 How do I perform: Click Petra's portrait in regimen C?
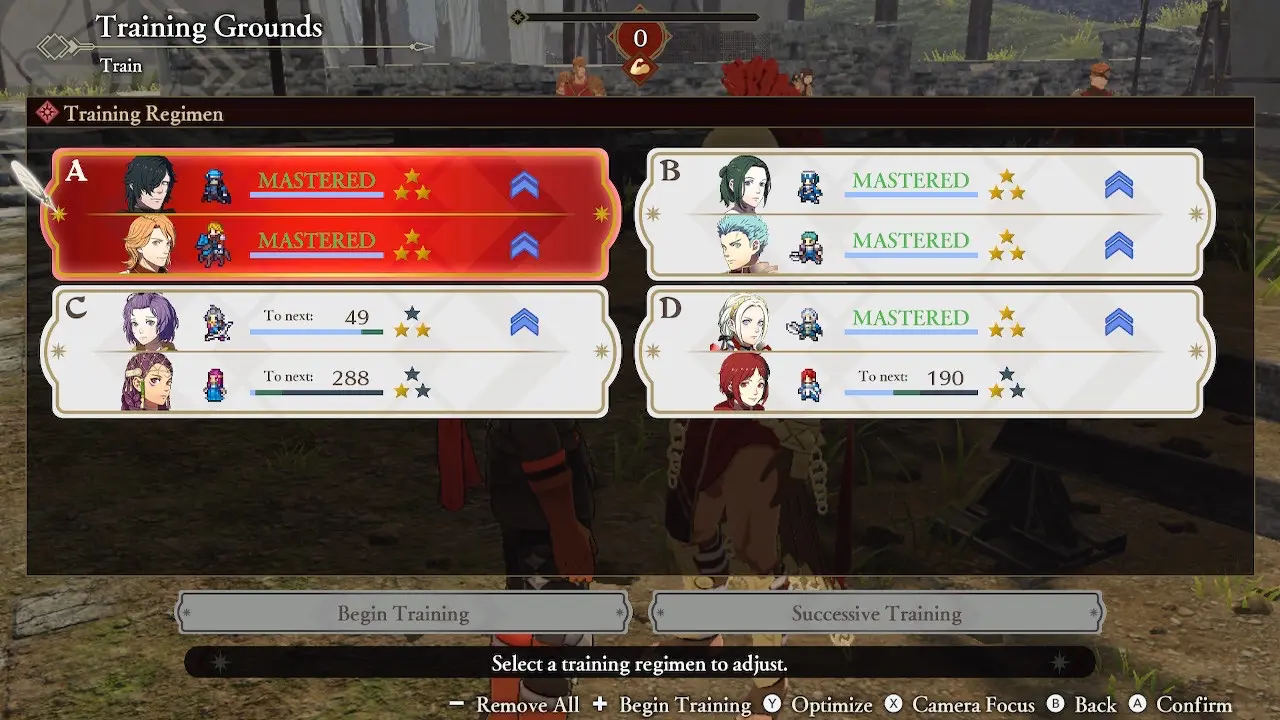[150, 380]
